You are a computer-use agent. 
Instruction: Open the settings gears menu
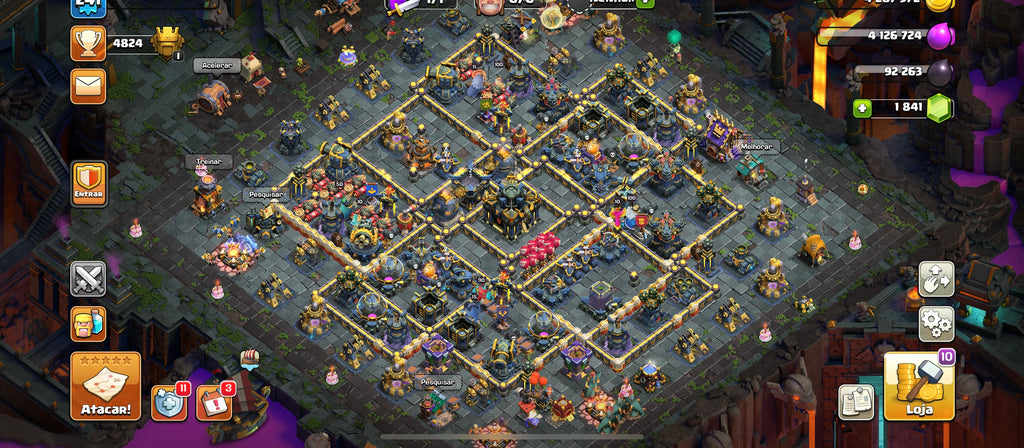pos(937,323)
